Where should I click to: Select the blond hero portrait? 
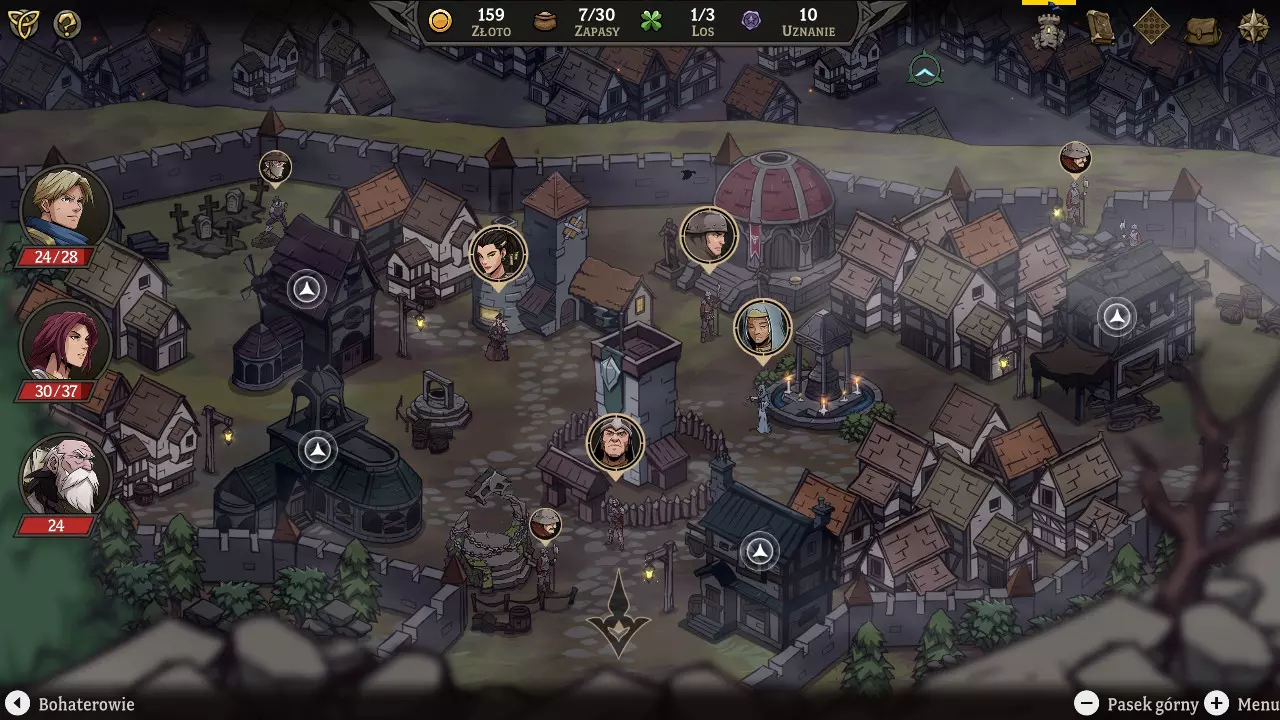[65, 209]
